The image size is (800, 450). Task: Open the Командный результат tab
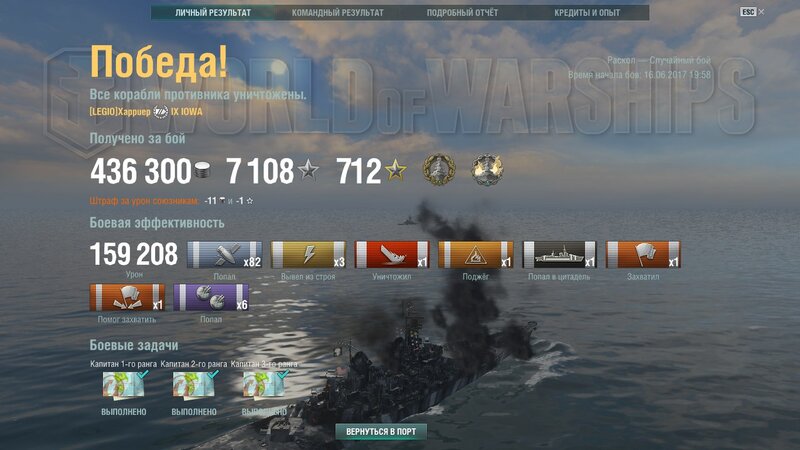click(x=337, y=13)
